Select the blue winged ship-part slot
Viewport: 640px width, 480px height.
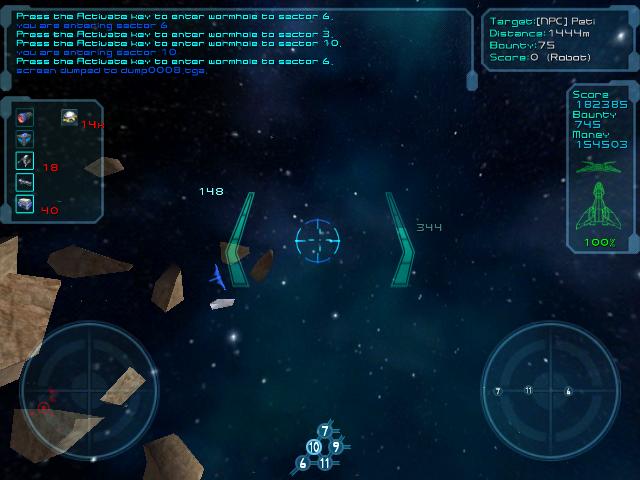pos(25,139)
